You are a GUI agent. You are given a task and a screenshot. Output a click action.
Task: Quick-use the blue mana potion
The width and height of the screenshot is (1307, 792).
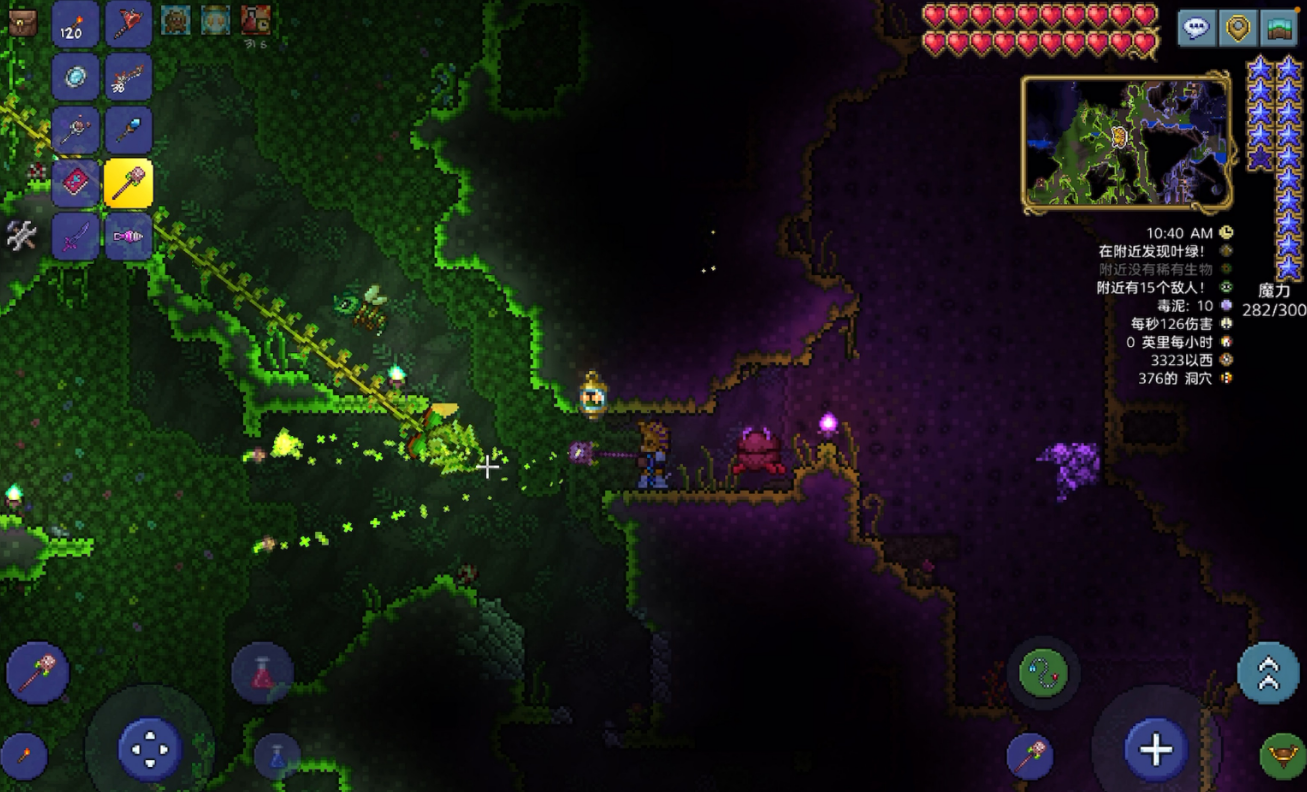(277, 756)
